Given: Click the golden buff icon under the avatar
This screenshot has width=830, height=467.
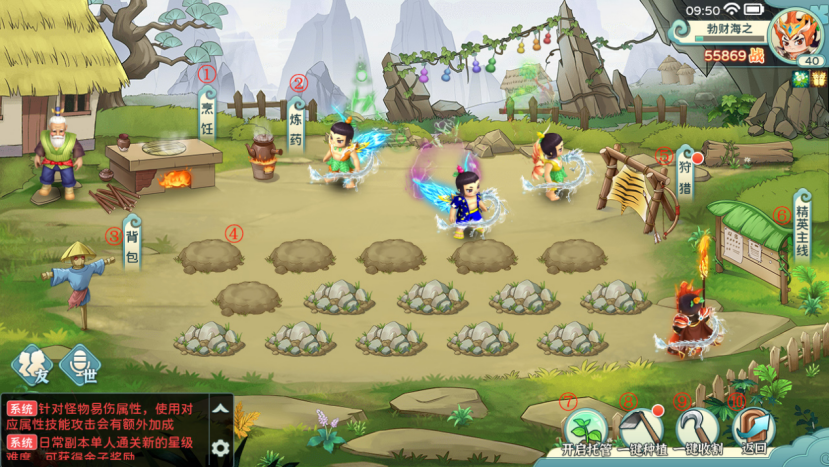Looking at the screenshot, I should coord(819,79).
